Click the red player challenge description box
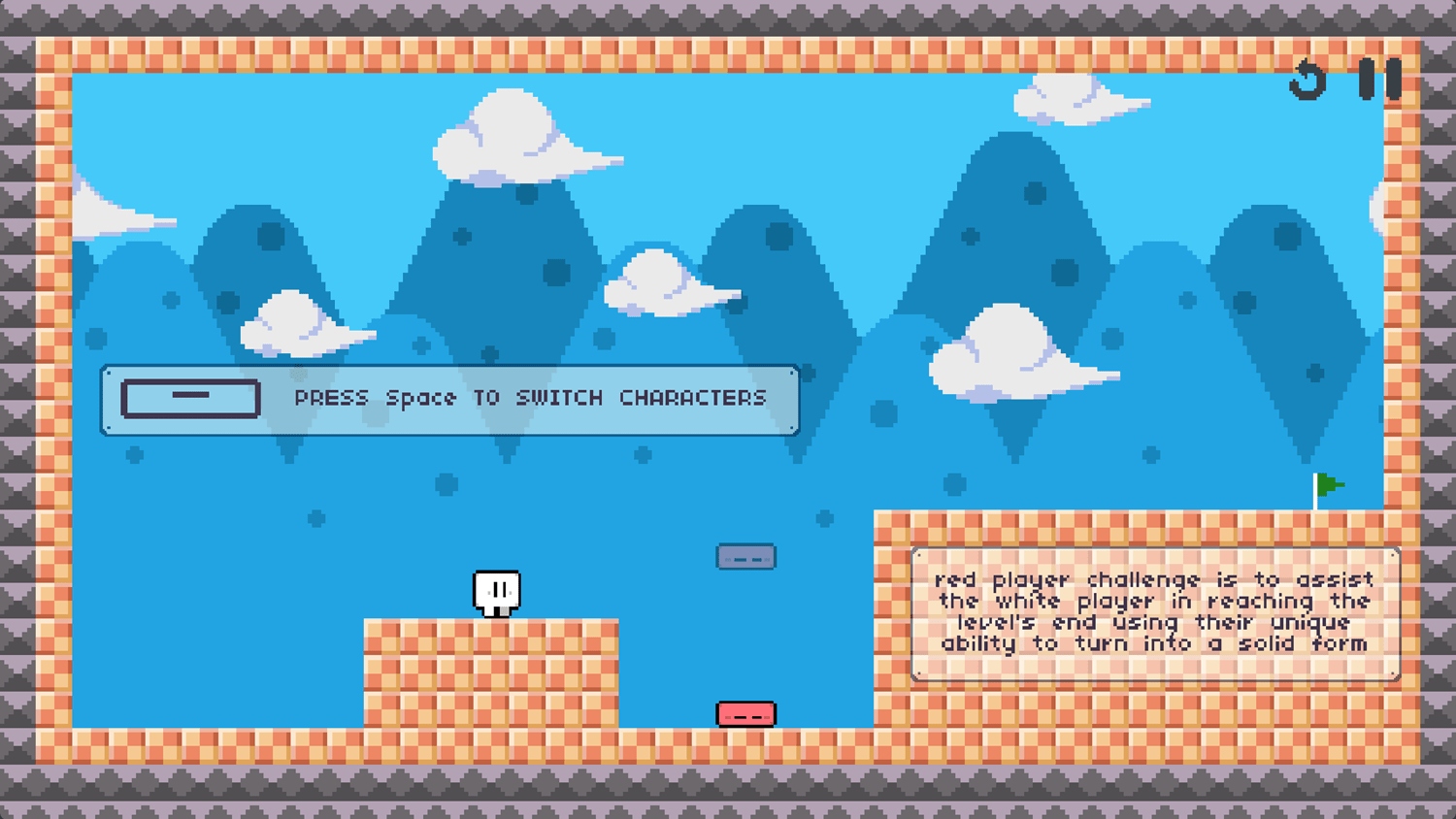The height and width of the screenshot is (819, 1456). point(1153,611)
